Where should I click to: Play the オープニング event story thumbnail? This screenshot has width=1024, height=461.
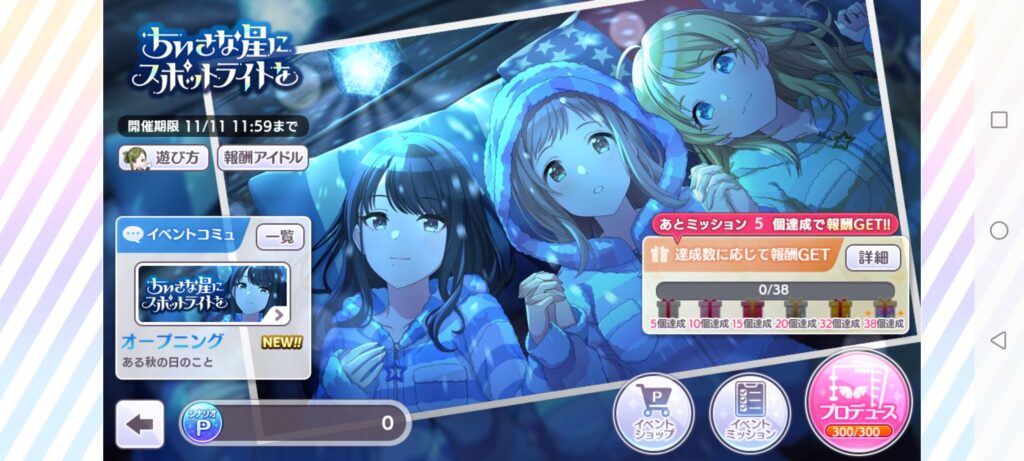[x=213, y=294]
